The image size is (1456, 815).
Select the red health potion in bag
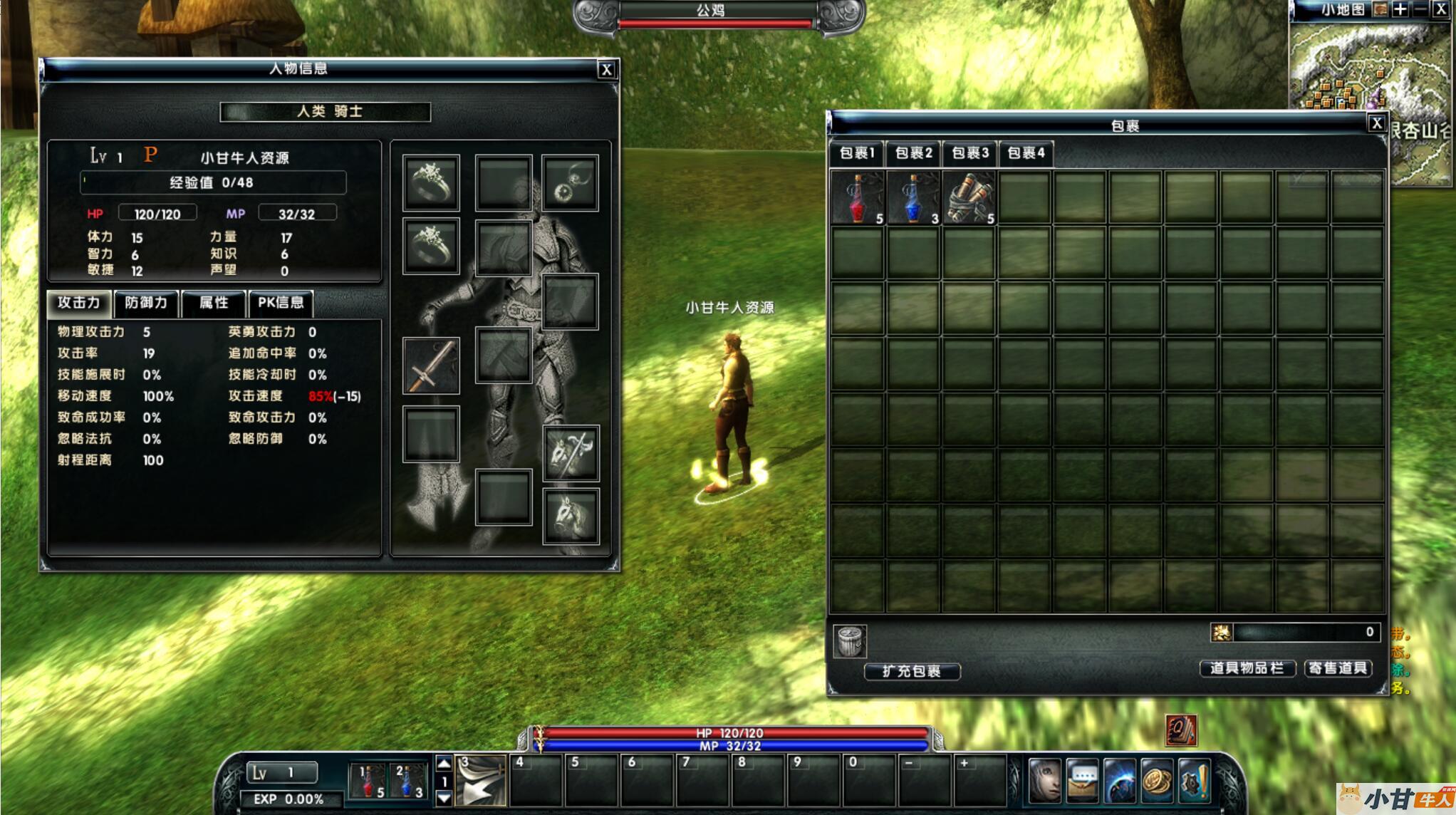[858, 198]
